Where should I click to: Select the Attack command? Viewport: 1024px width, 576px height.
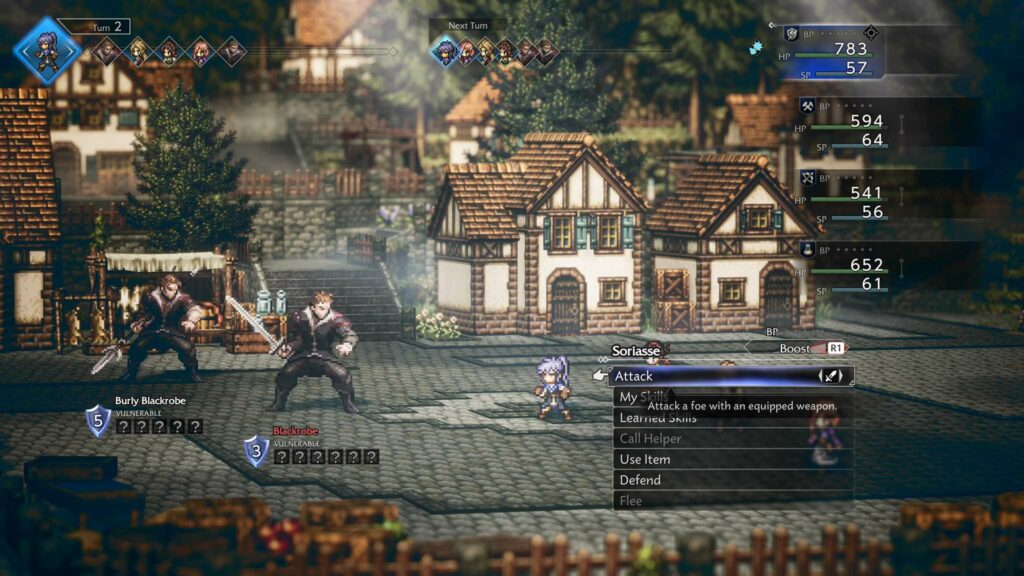click(x=700, y=376)
